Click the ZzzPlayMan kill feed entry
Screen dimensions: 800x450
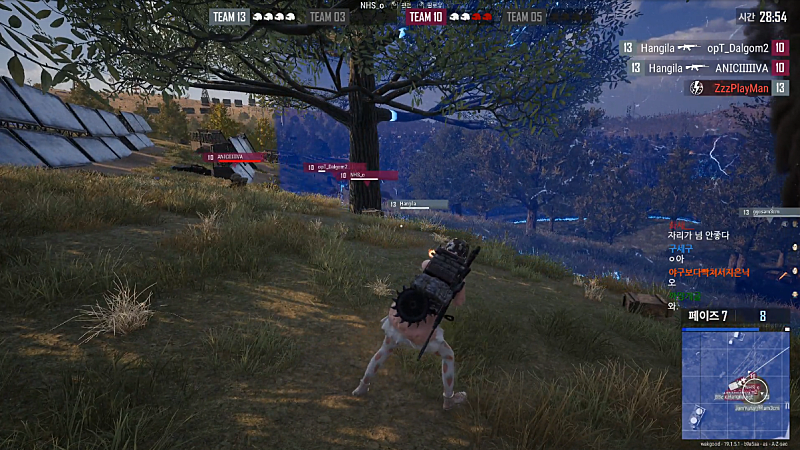click(738, 88)
